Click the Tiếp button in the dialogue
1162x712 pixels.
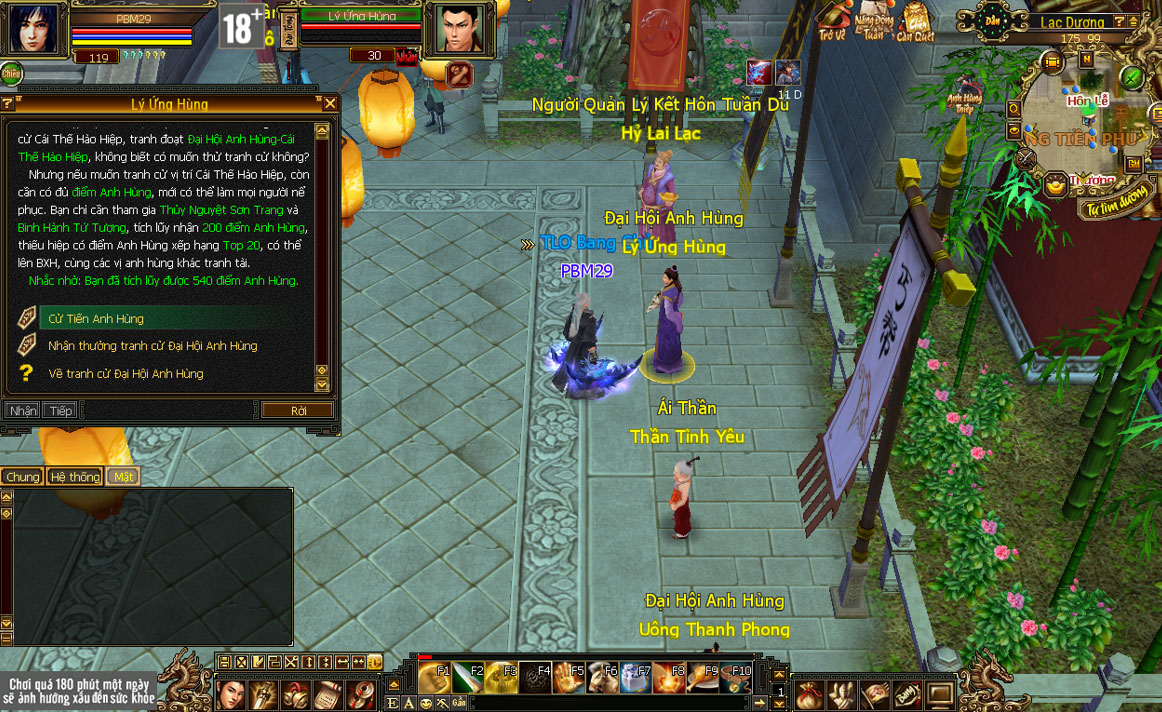click(x=59, y=410)
